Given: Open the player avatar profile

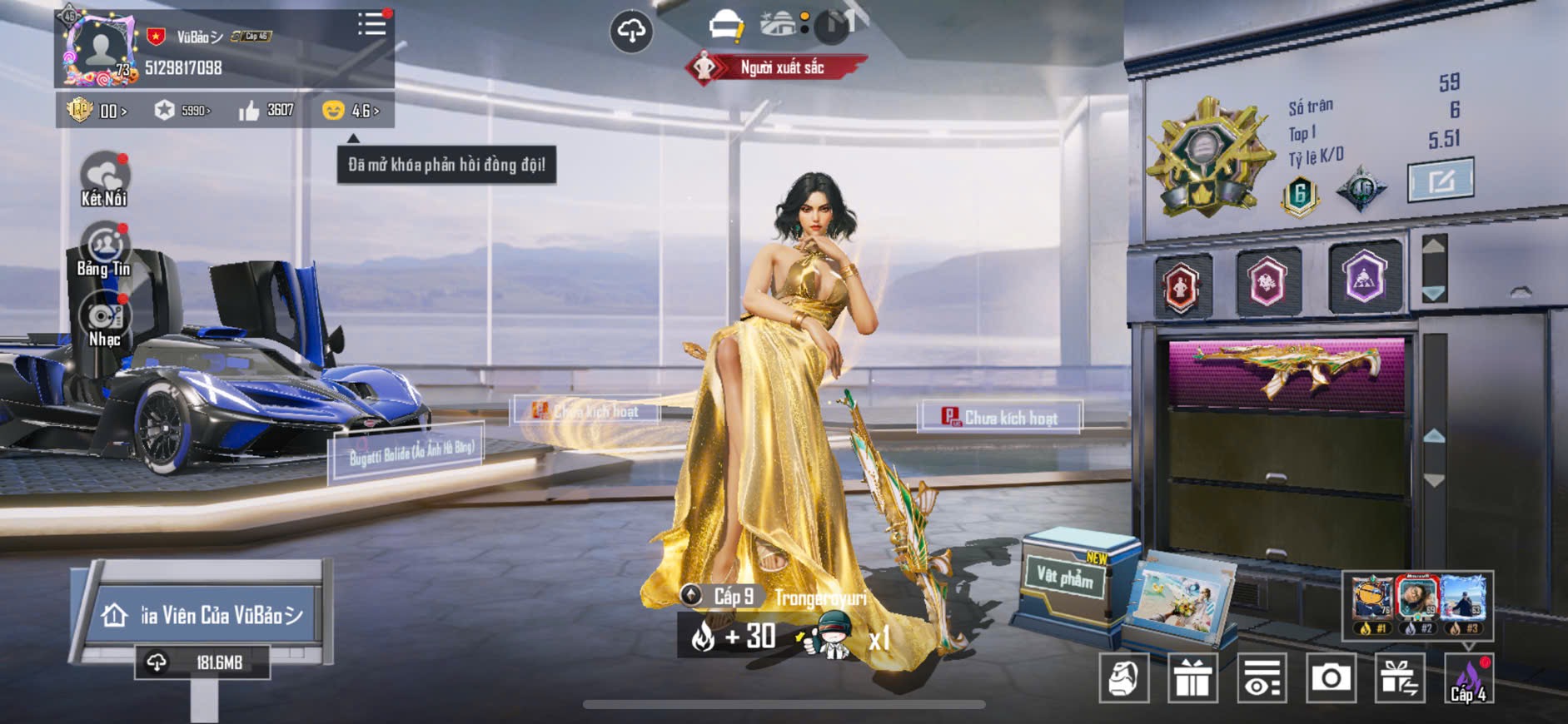Looking at the screenshot, I should coord(100,48).
